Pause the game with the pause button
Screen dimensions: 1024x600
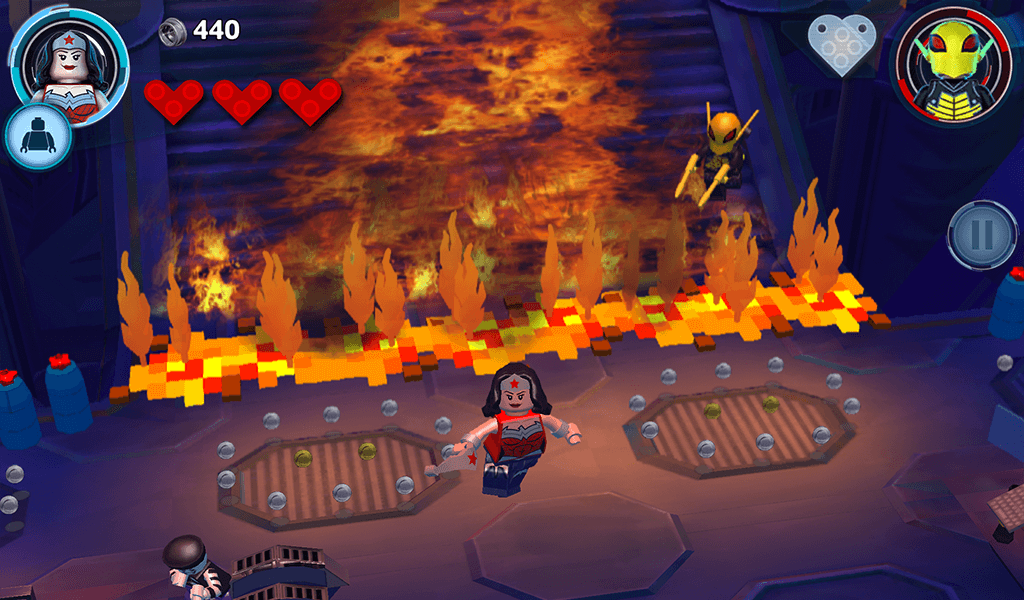[x=982, y=235]
